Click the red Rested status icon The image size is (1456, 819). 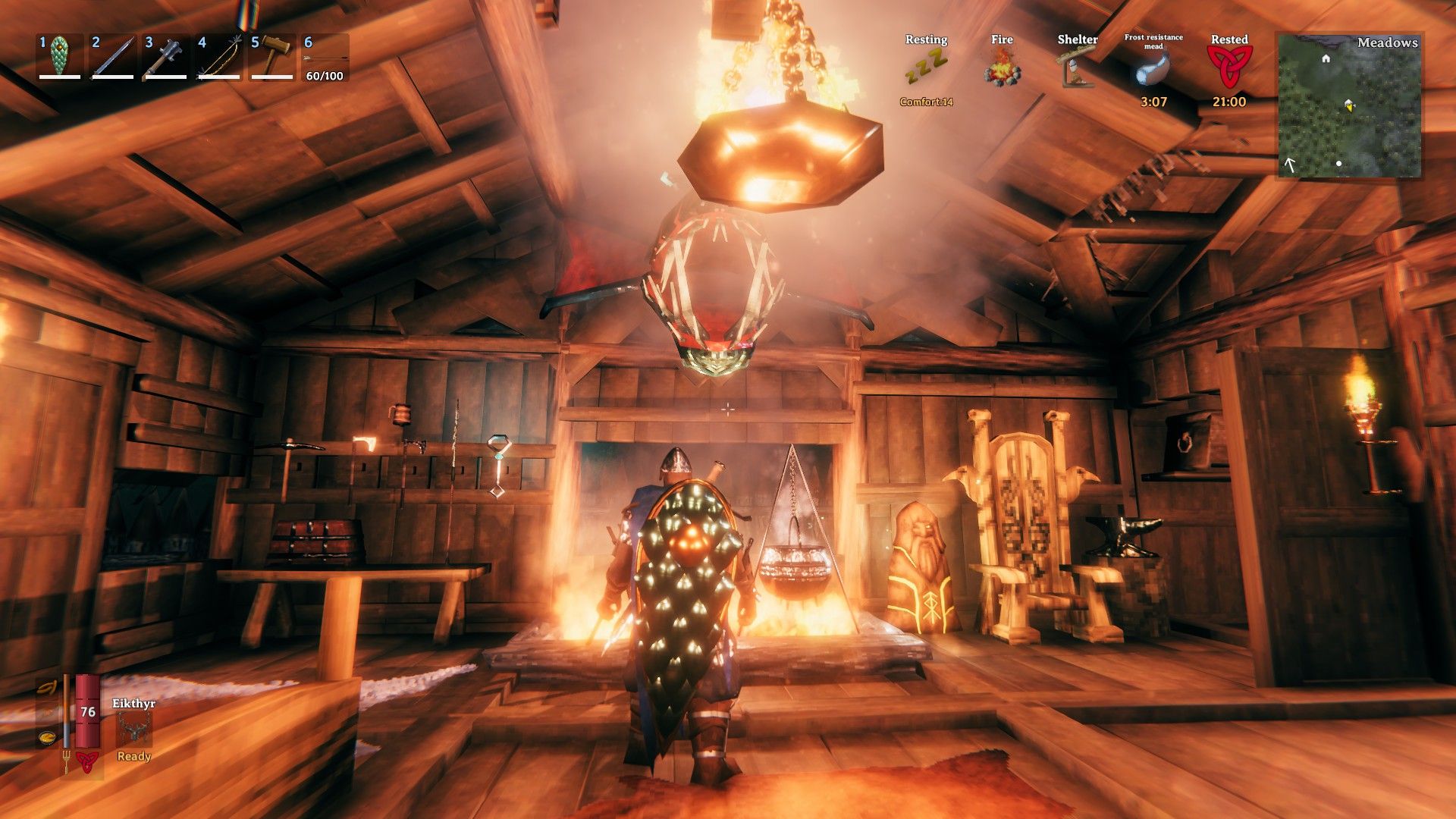pyautogui.click(x=1229, y=67)
